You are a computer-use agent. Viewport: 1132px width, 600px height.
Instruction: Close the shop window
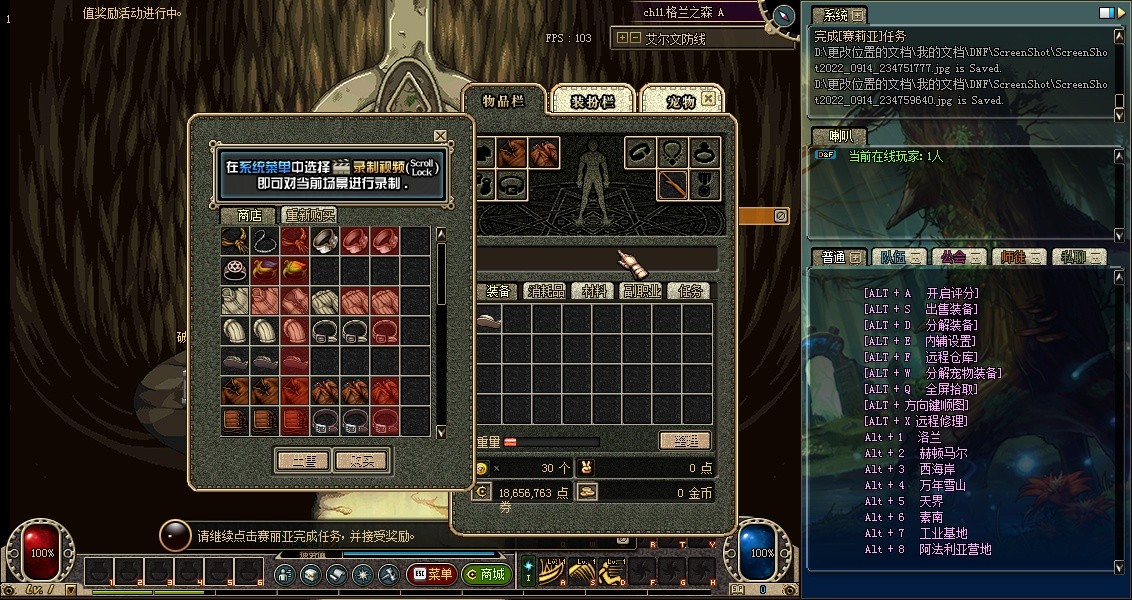tap(440, 135)
